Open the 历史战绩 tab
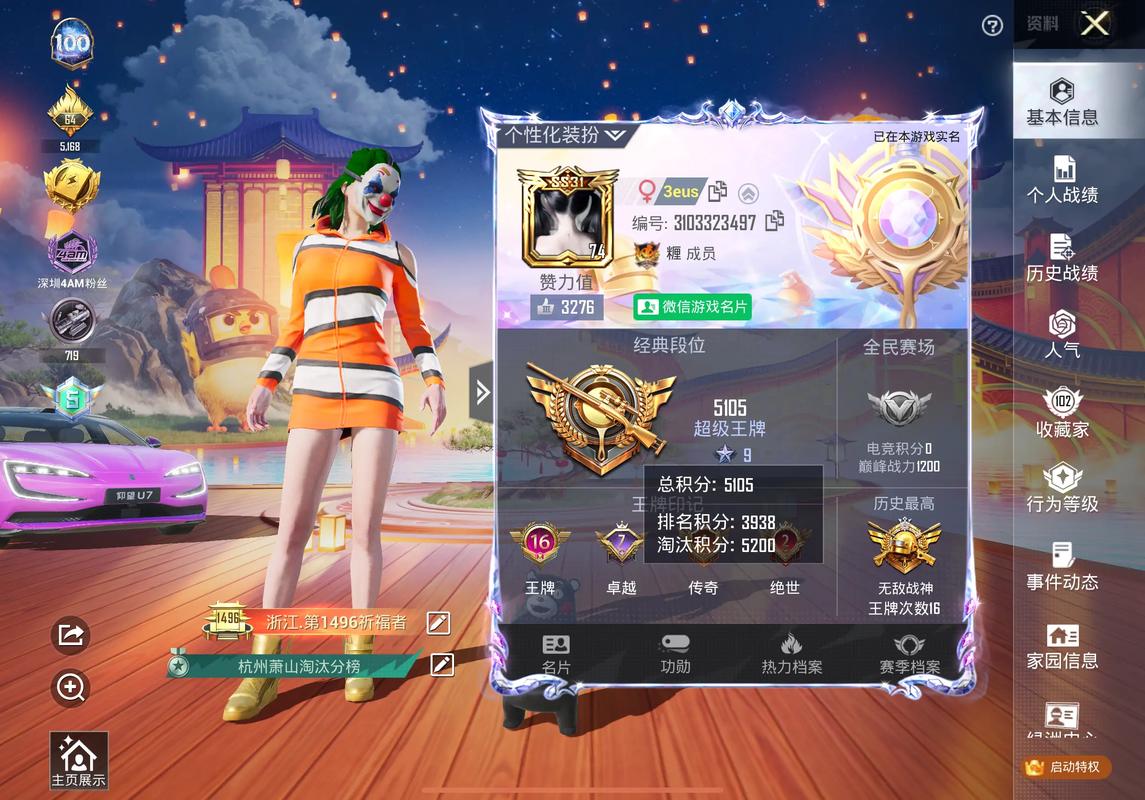The width and height of the screenshot is (1145, 800). [x=1062, y=258]
